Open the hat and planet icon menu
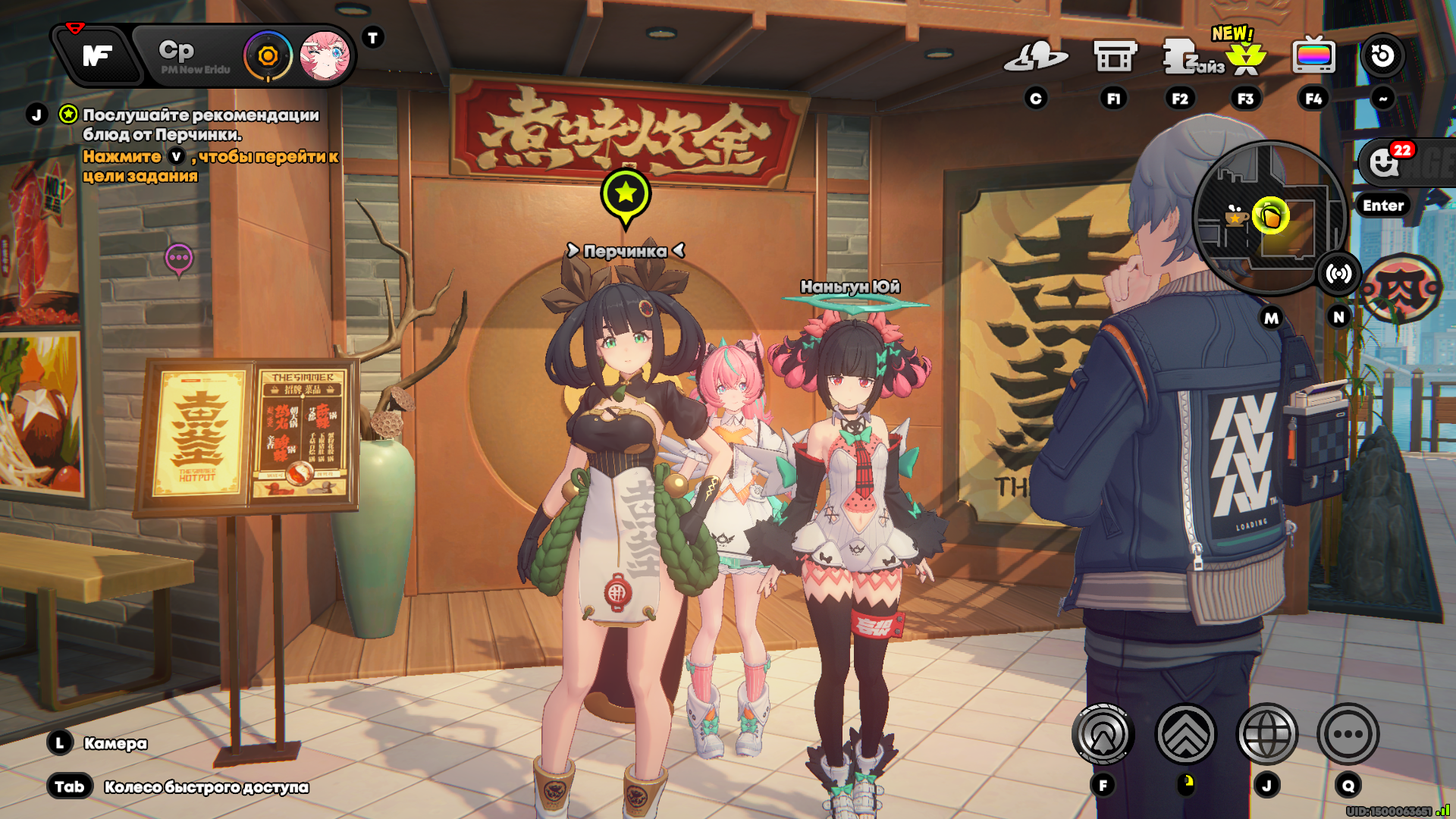Image resolution: width=1456 pixels, height=819 pixels. click(x=1035, y=56)
